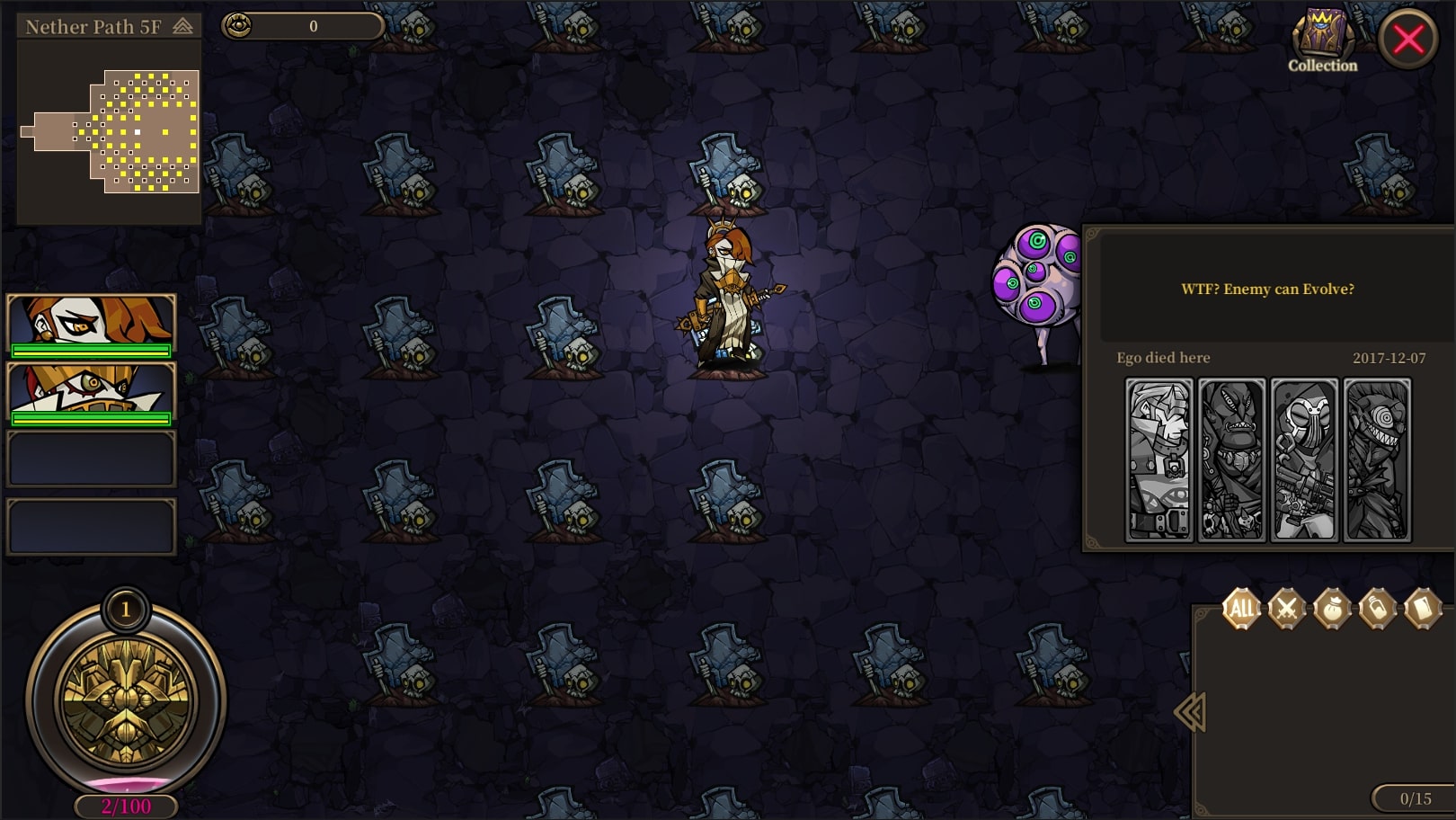Inspect the fallen sharp-toothed shaman card
This screenshot has height=820, width=1456.
pyautogui.click(x=1231, y=459)
